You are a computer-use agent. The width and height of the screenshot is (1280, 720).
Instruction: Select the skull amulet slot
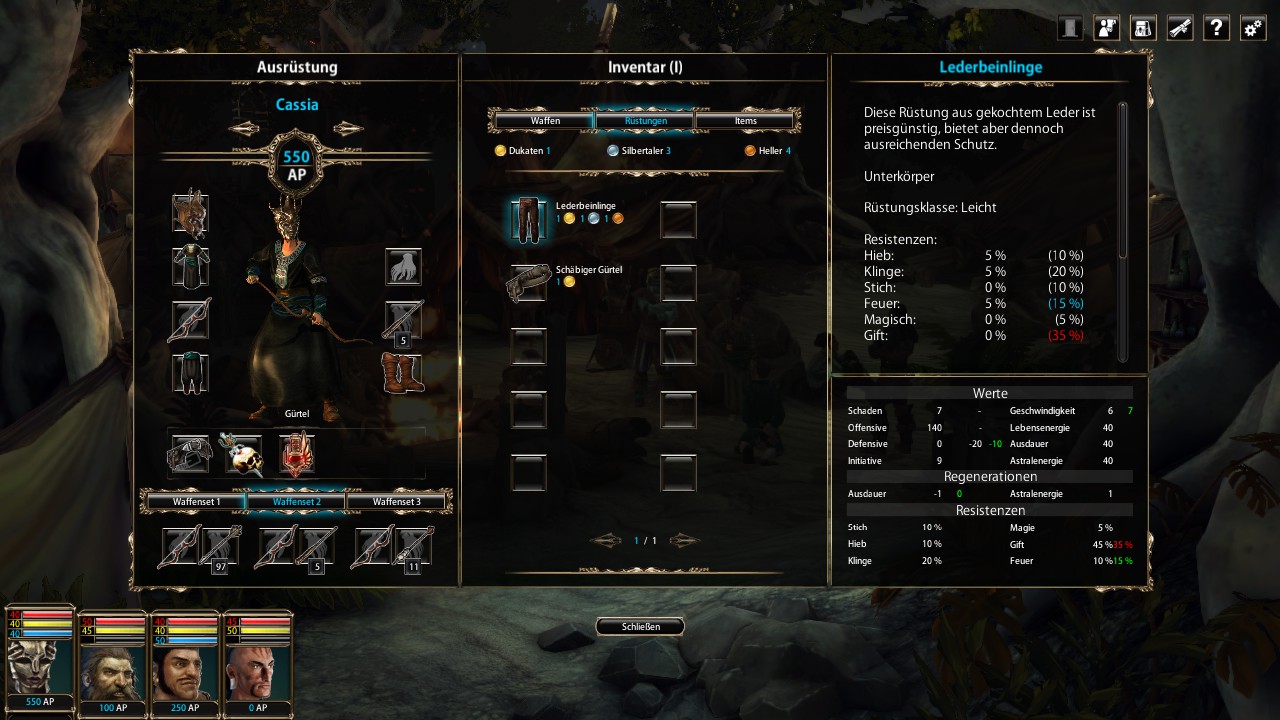[x=242, y=454]
